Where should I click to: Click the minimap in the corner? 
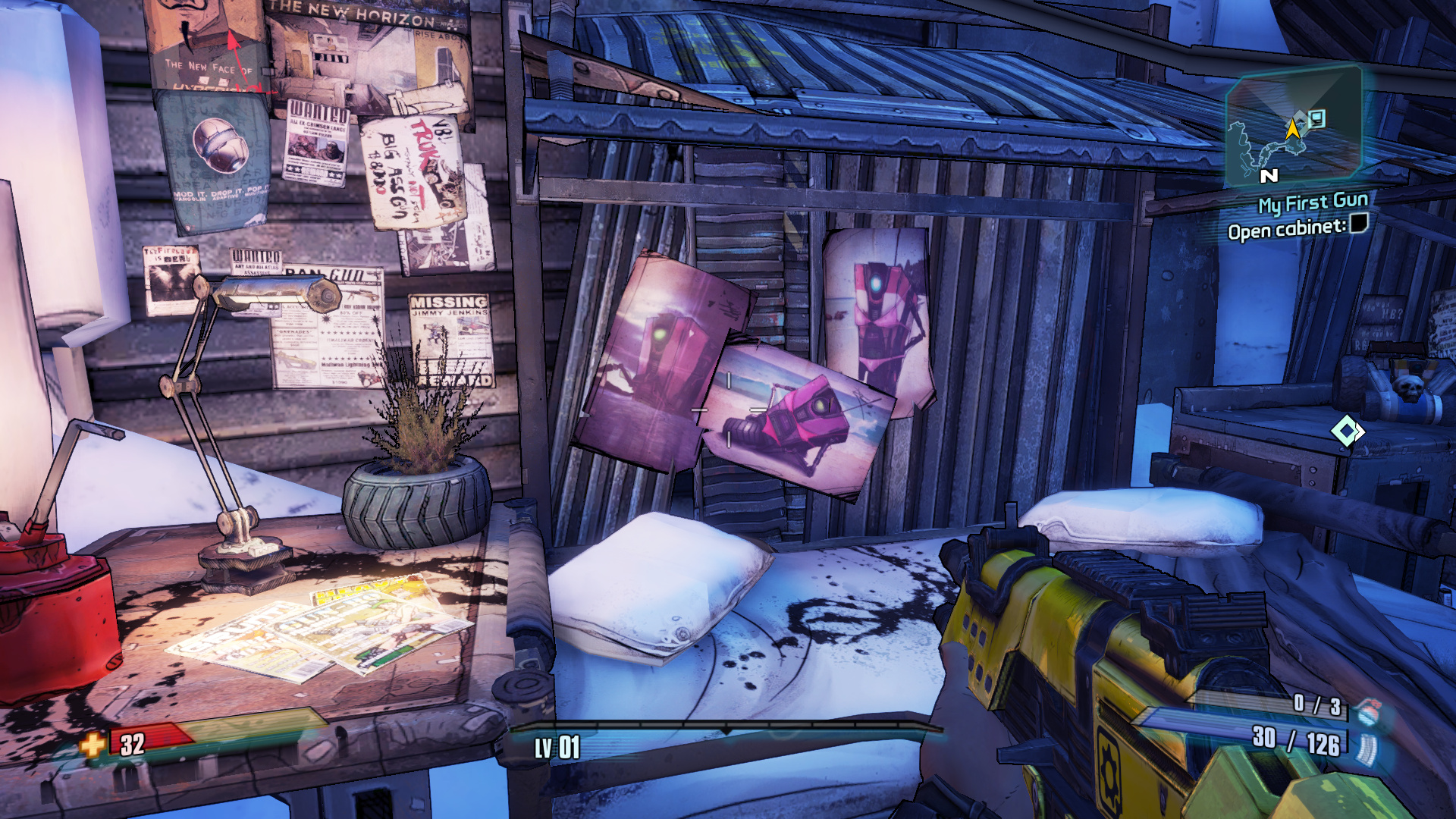point(1293,125)
